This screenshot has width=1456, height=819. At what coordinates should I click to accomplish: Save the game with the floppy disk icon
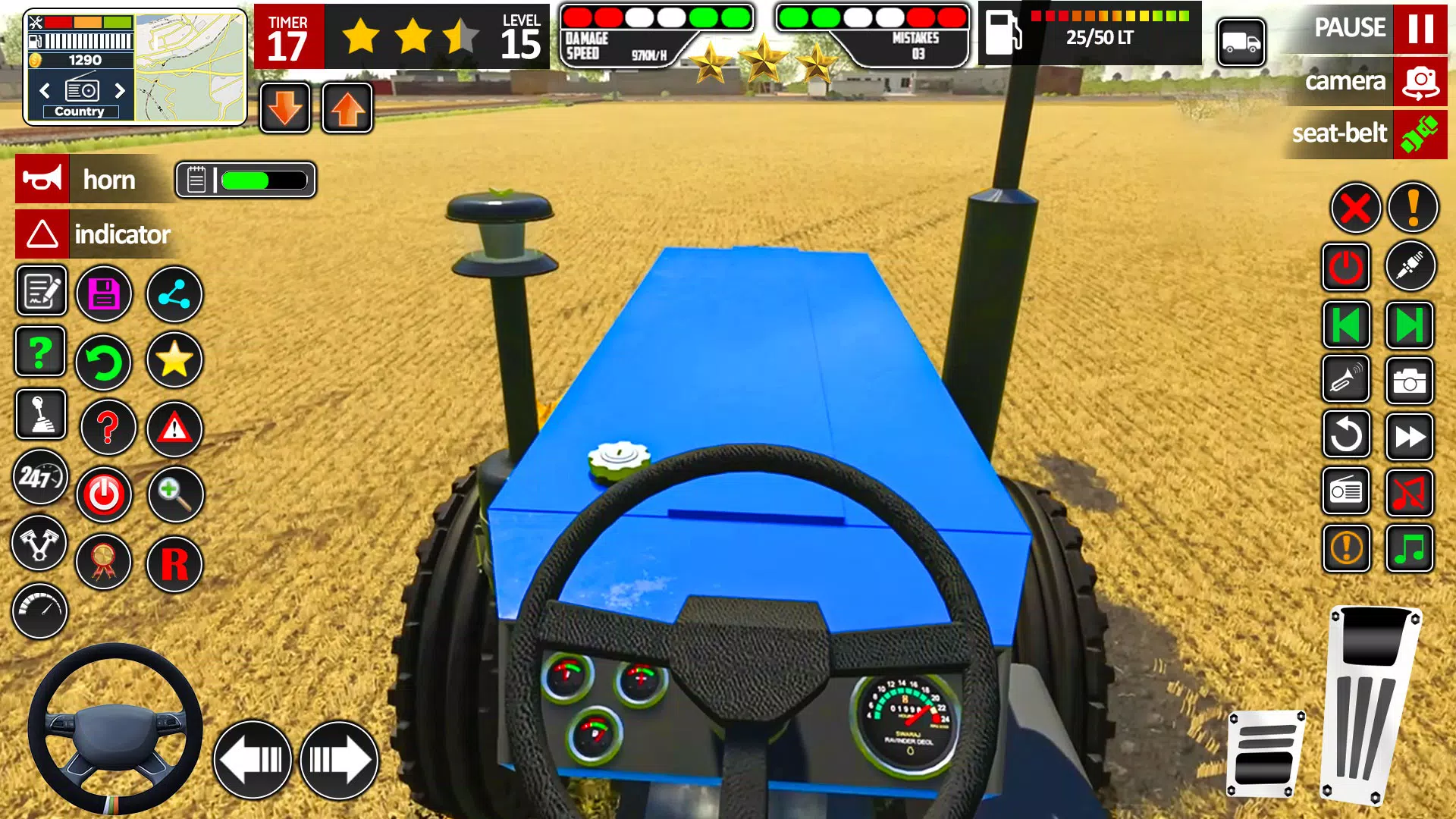tap(105, 293)
